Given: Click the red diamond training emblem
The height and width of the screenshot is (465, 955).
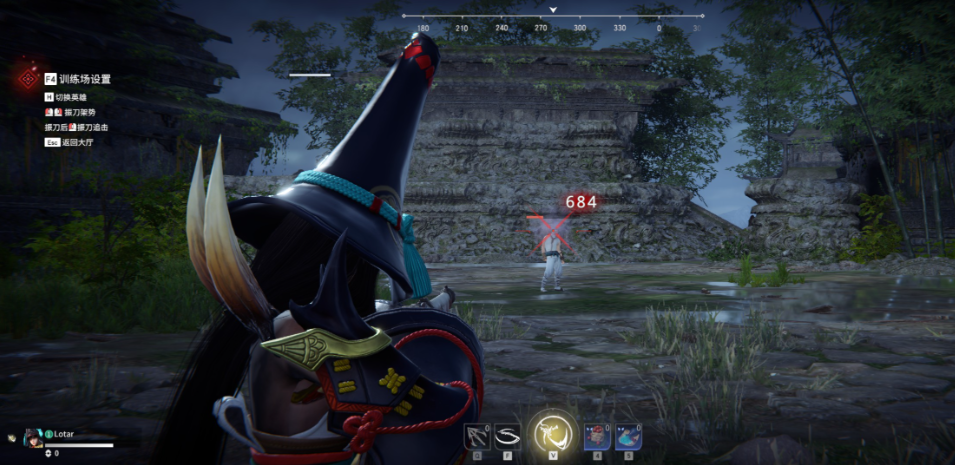Looking at the screenshot, I should (24, 78).
